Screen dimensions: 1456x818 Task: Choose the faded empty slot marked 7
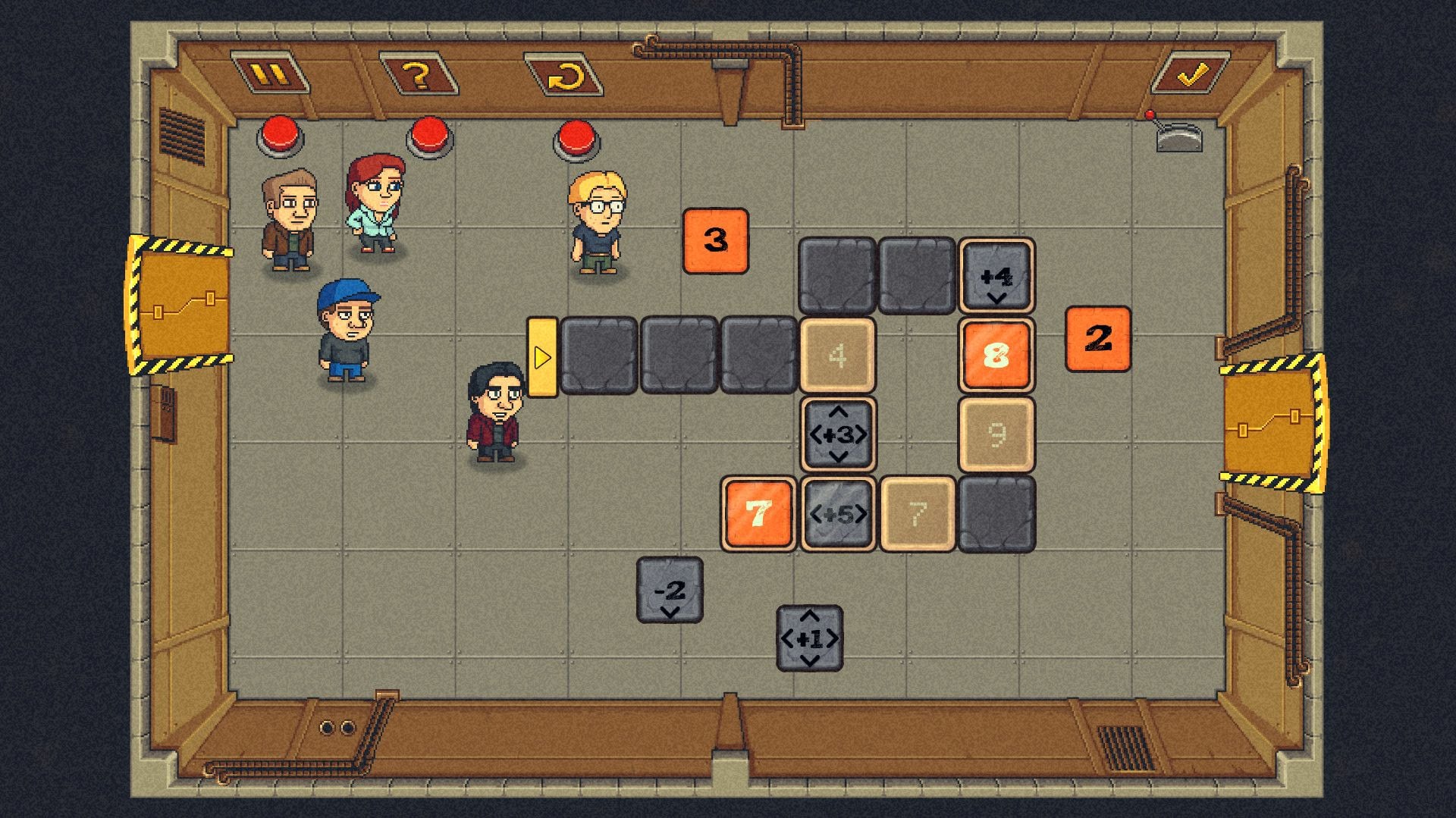(x=918, y=514)
